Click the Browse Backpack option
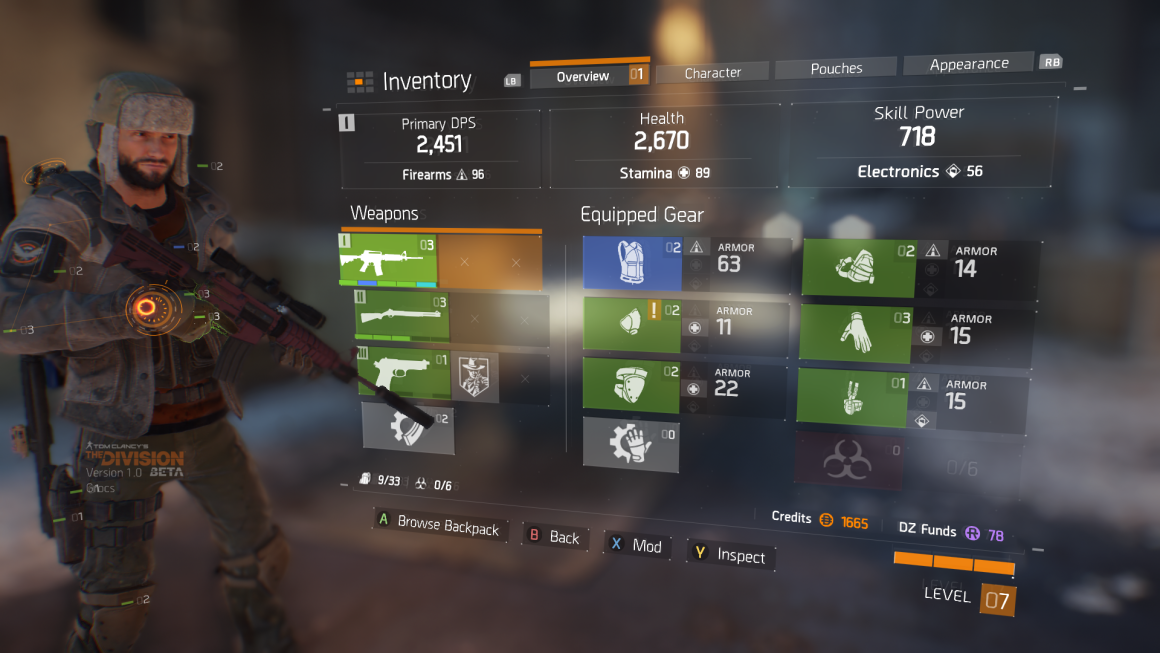This screenshot has width=1160, height=653. (x=438, y=525)
